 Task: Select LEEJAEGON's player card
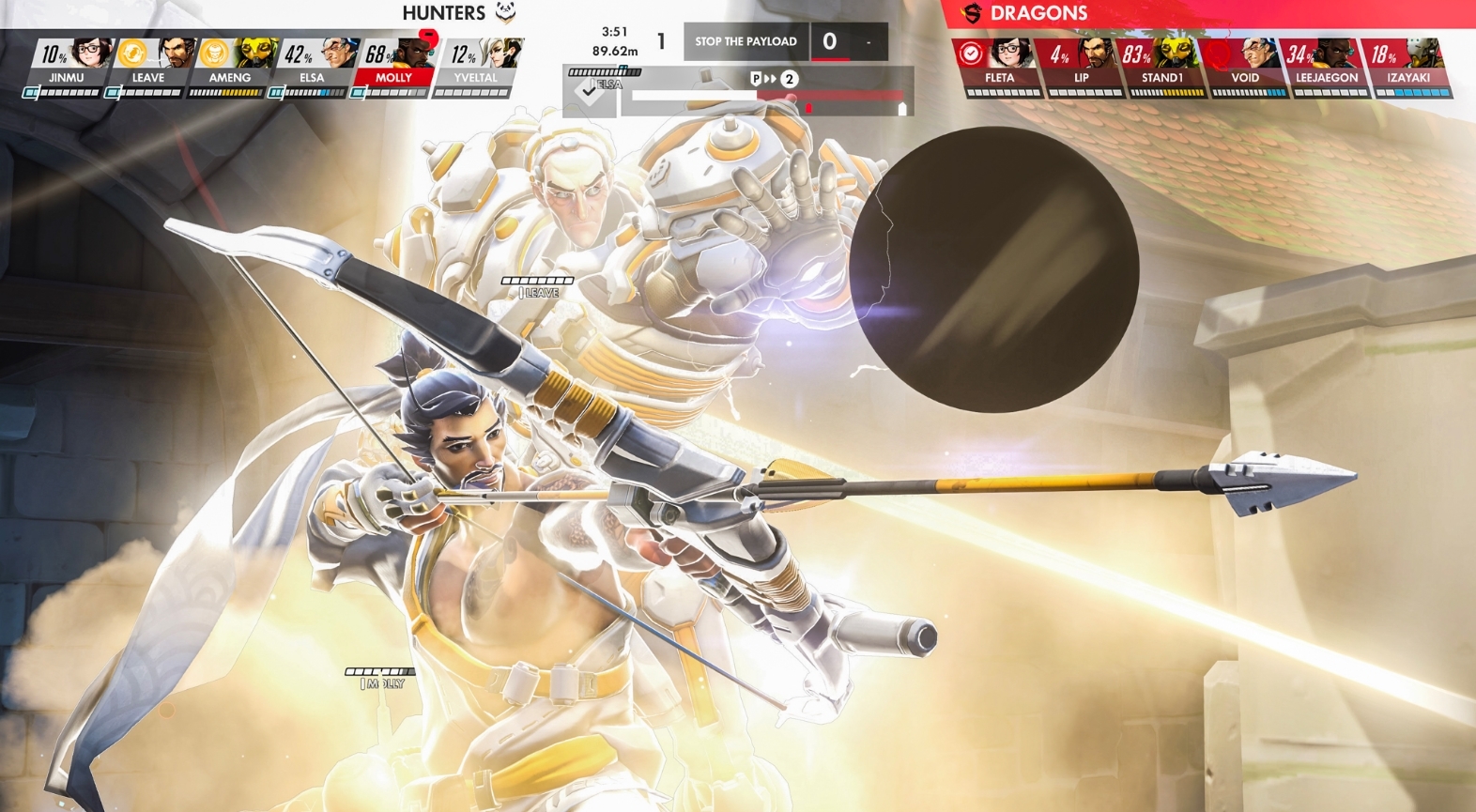pyautogui.click(x=1327, y=67)
